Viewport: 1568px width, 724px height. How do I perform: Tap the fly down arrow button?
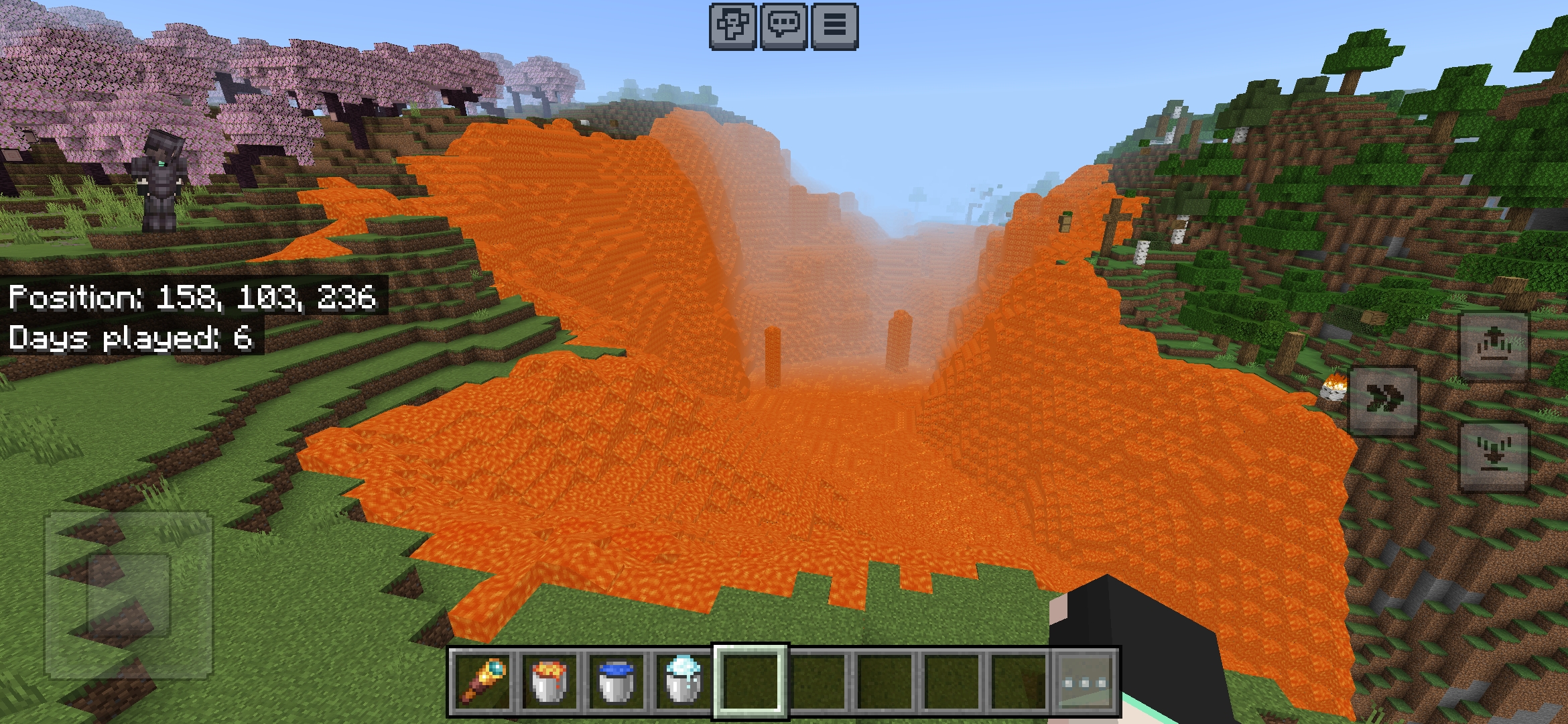pos(1493,457)
